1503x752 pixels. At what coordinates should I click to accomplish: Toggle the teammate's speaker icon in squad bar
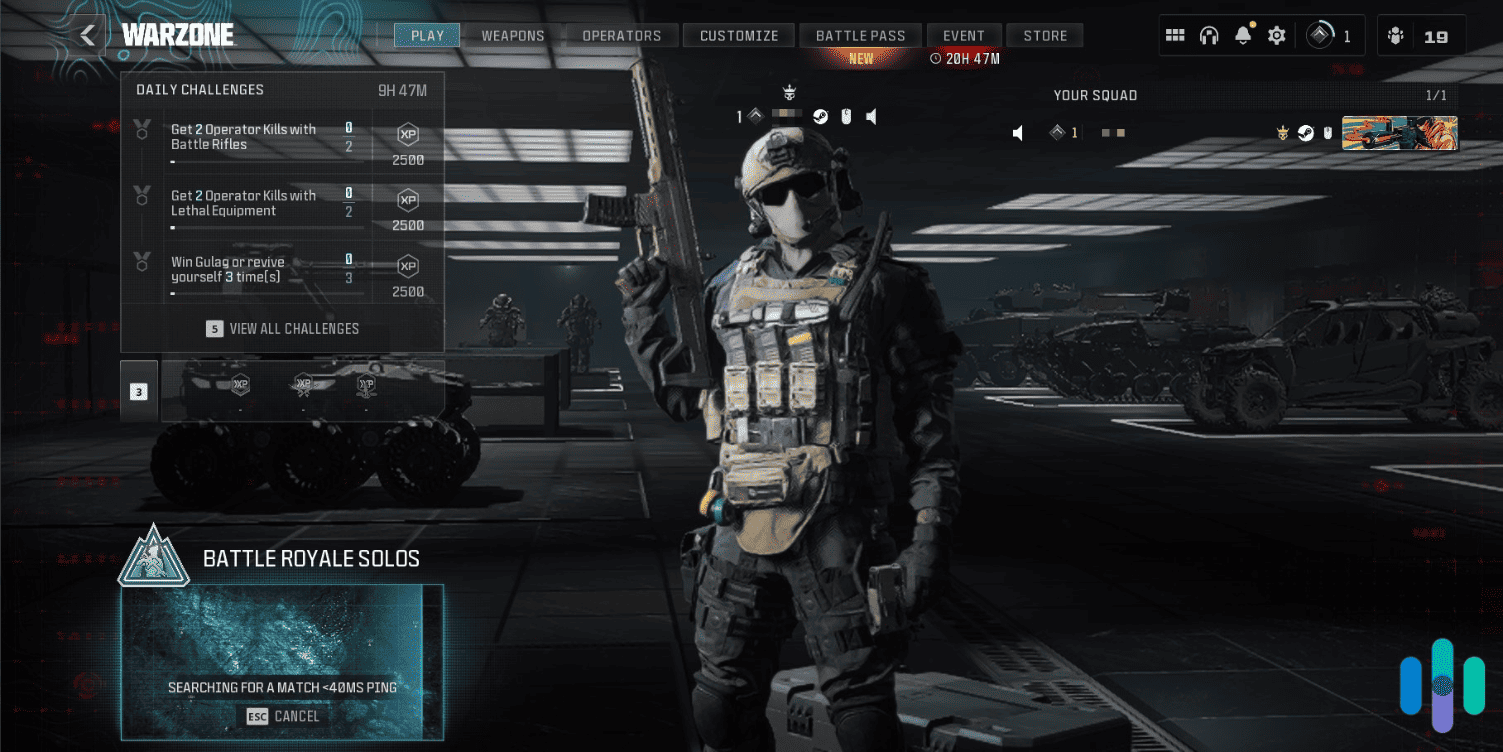(x=1016, y=131)
